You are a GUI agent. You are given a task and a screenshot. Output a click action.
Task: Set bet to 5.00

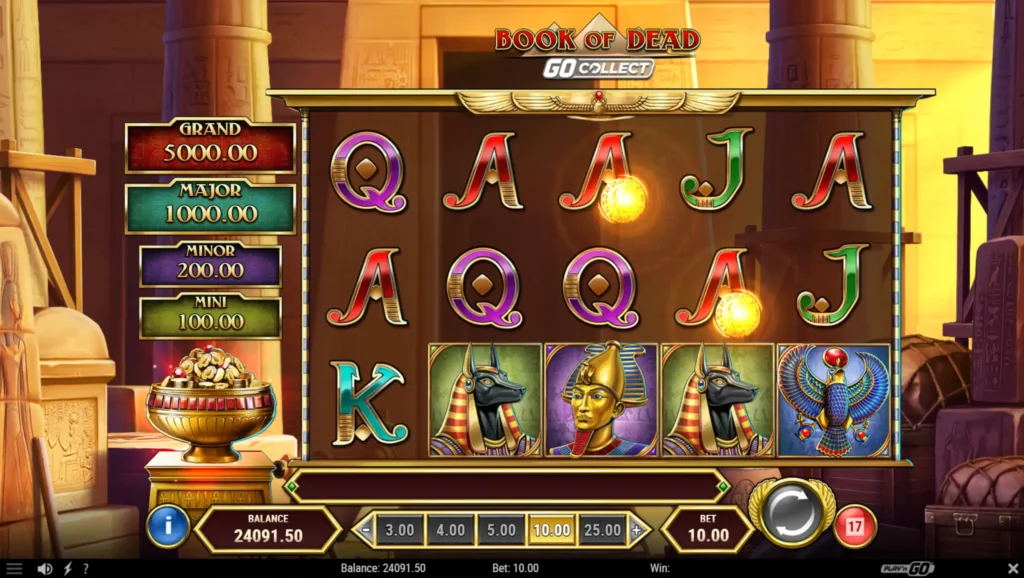[501, 529]
